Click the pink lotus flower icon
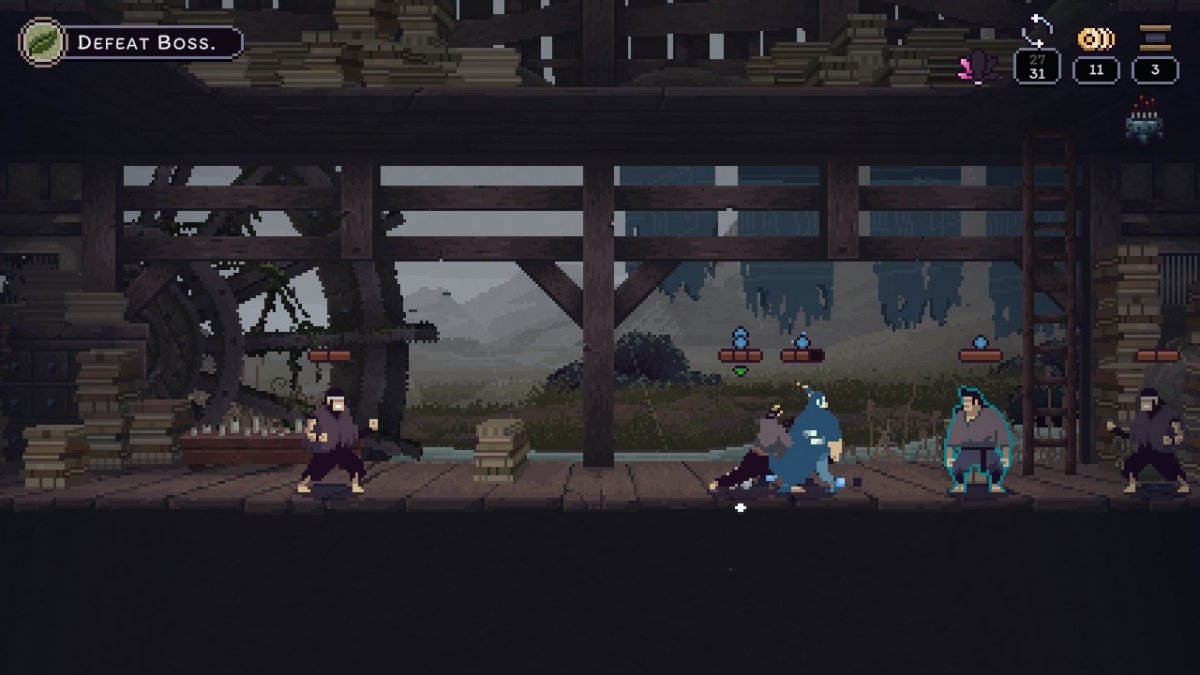 point(977,66)
